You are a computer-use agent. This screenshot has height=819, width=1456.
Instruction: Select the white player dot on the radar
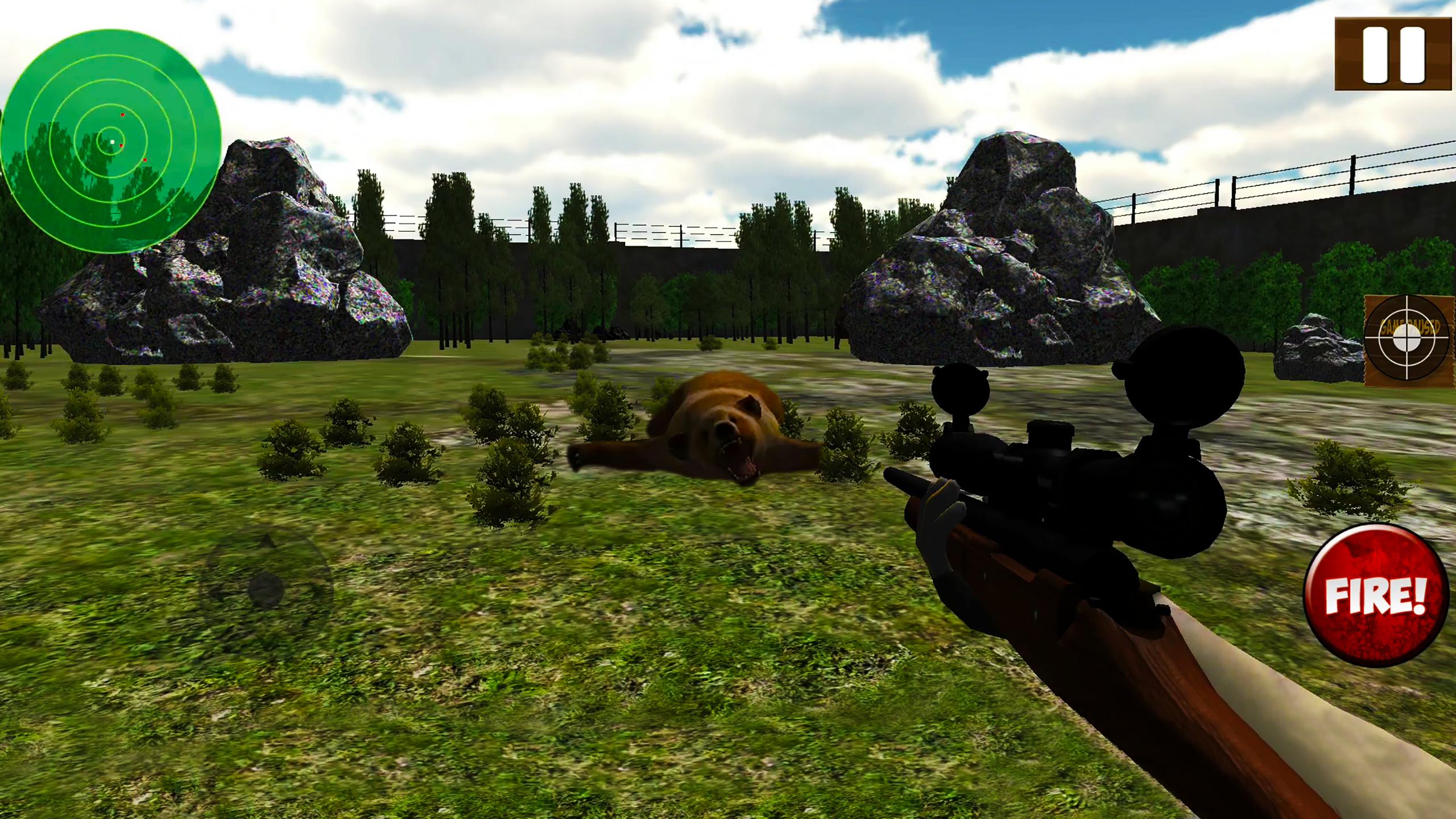pyautogui.click(x=113, y=140)
